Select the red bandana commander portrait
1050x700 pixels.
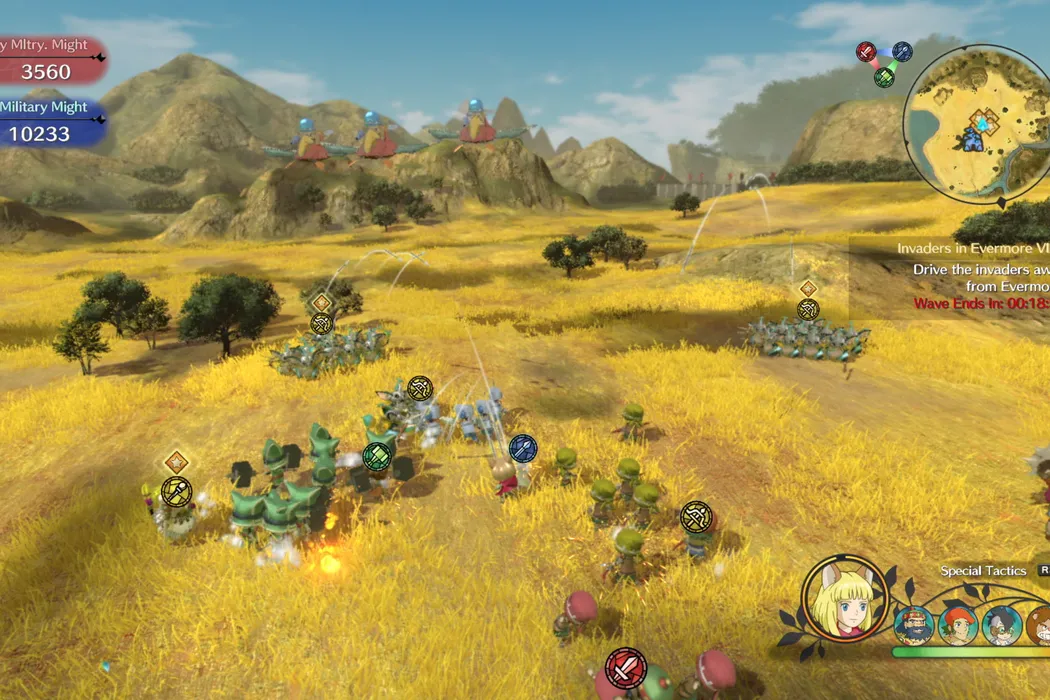(958, 625)
